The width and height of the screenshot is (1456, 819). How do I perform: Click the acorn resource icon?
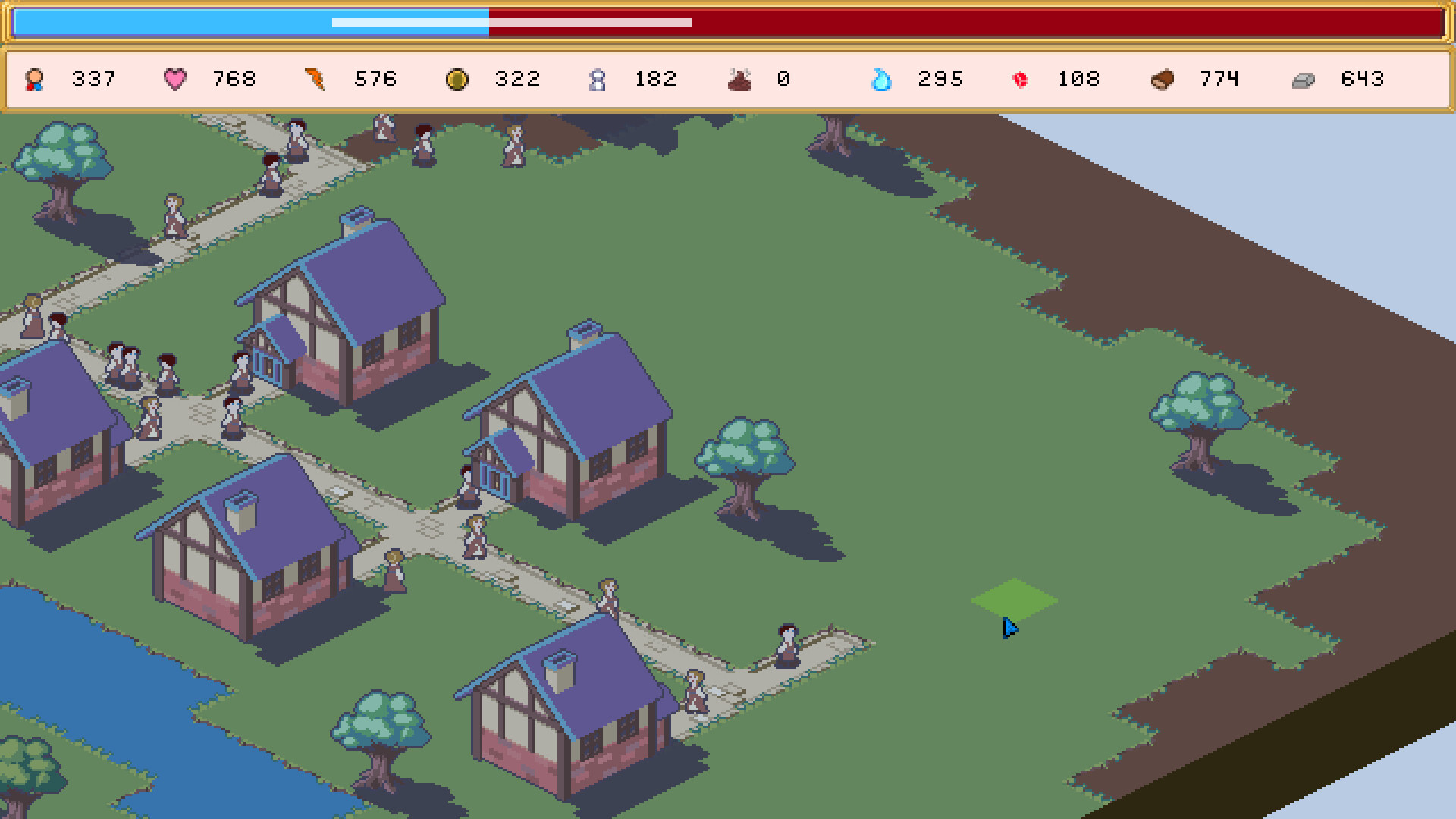point(1163,79)
